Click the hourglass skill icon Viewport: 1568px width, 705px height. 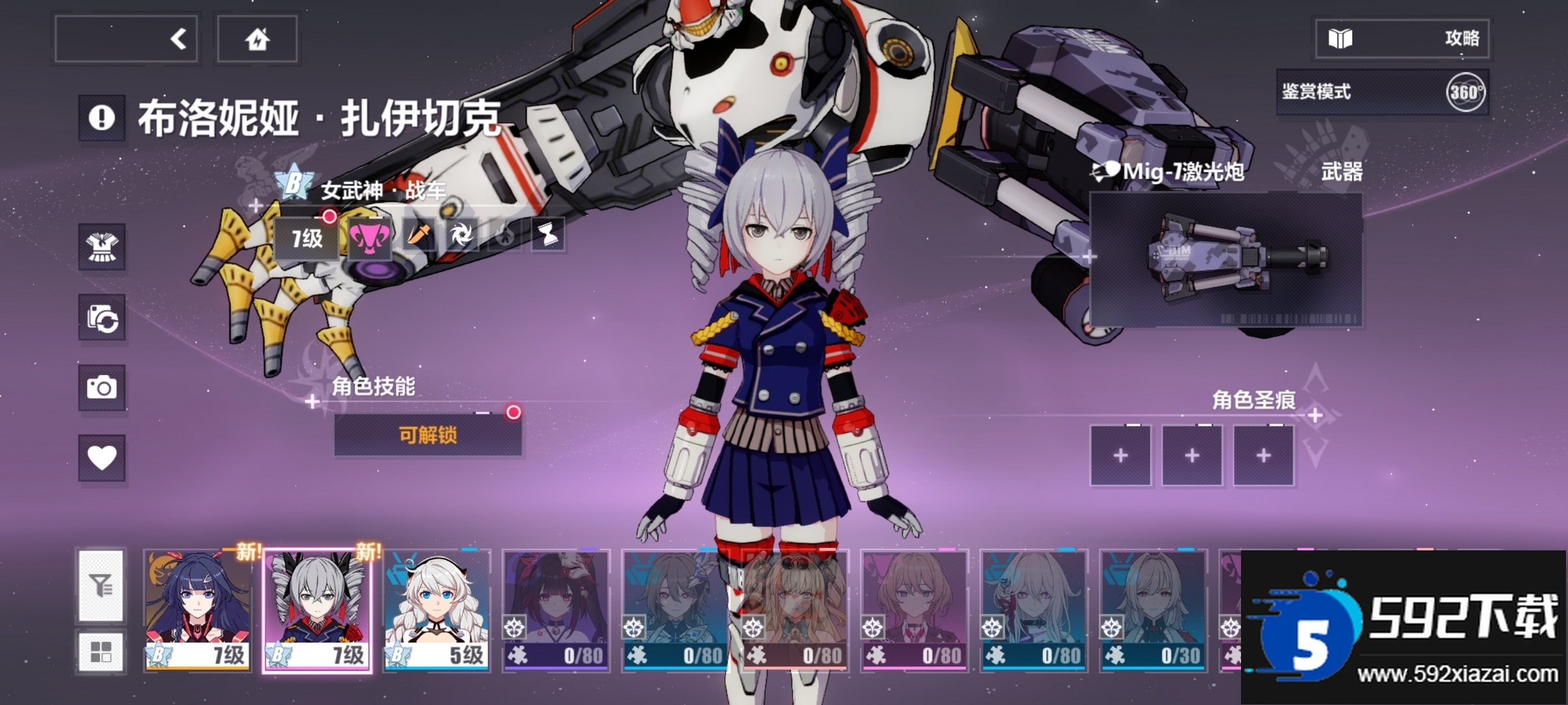(x=547, y=235)
